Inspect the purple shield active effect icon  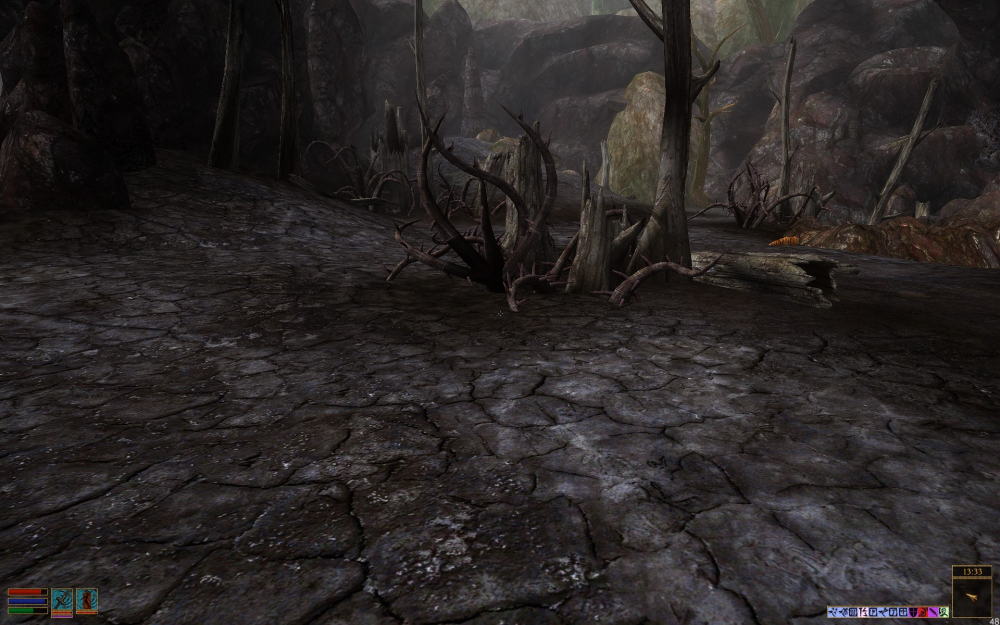point(913,612)
